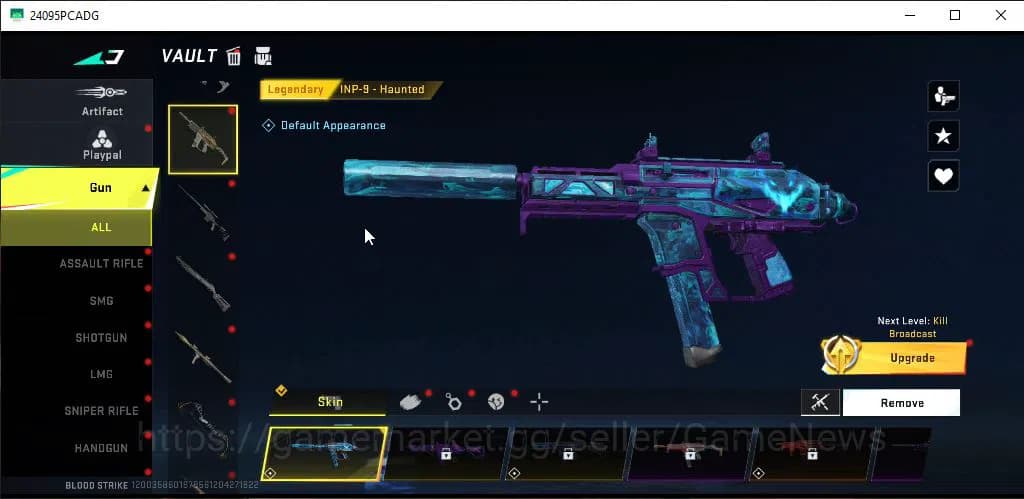1024x499 pixels.
Task: Select the Sniper Rifle filter
Action: click(101, 411)
